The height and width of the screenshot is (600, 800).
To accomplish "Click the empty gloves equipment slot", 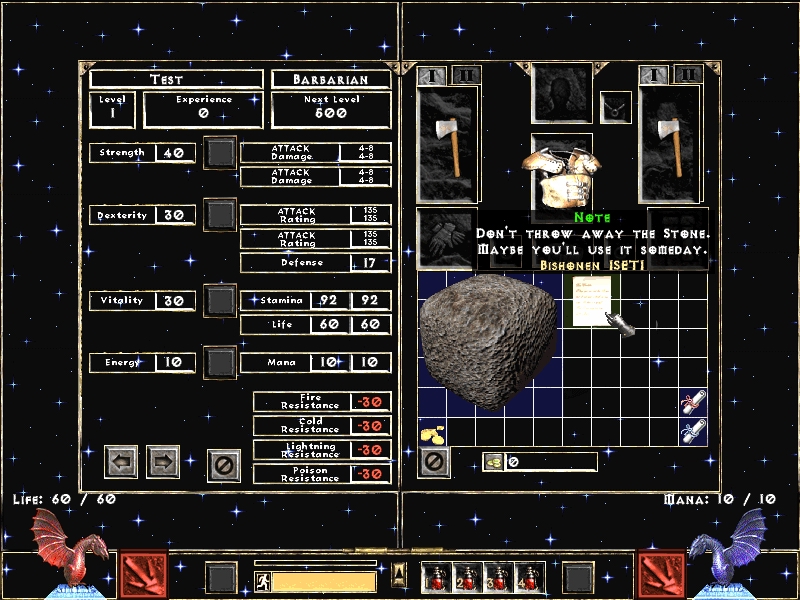I will coord(445,238).
